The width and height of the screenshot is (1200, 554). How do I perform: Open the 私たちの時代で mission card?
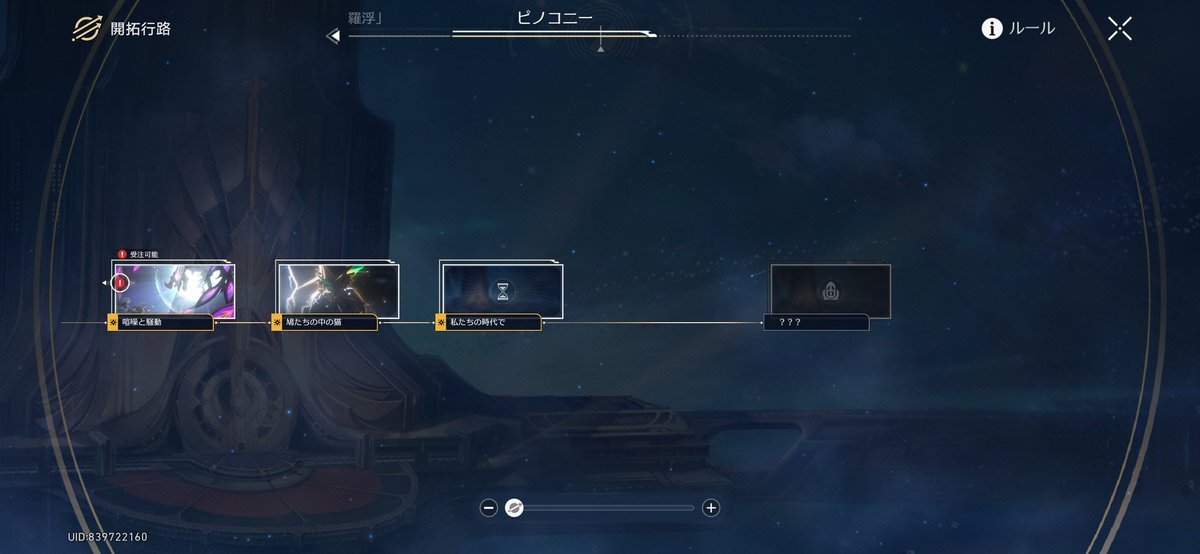[x=502, y=290]
